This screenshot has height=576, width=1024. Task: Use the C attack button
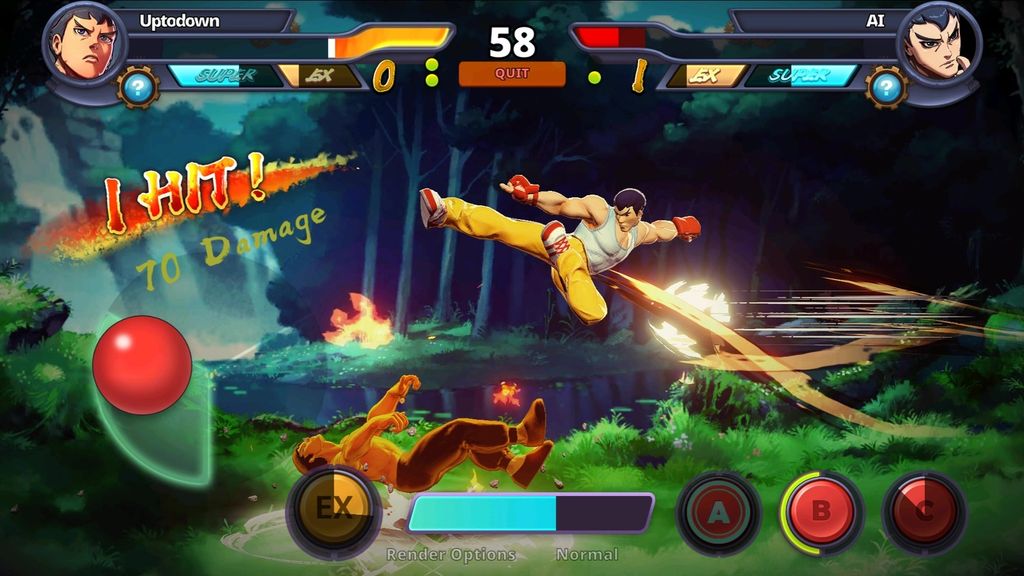924,512
